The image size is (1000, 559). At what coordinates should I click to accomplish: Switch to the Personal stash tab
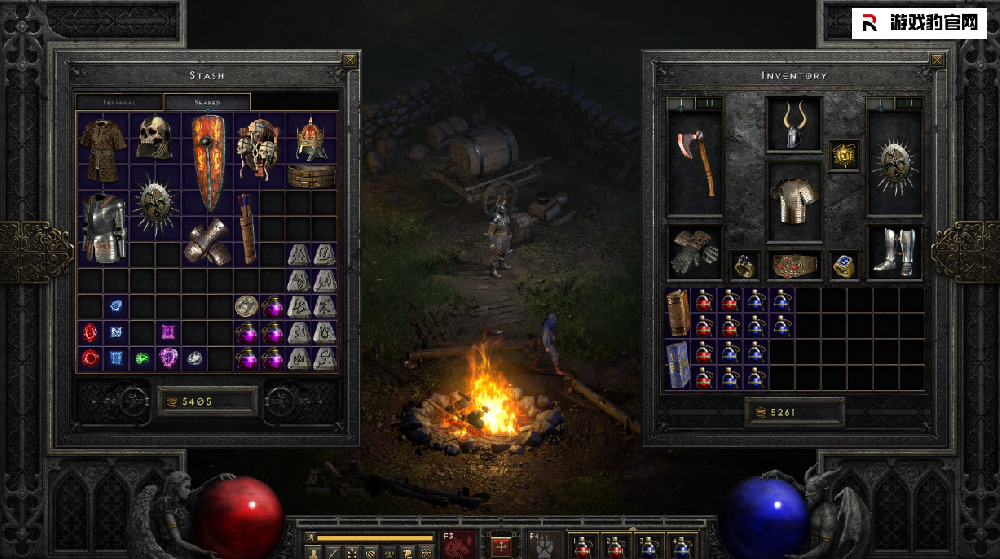tap(119, 102)
